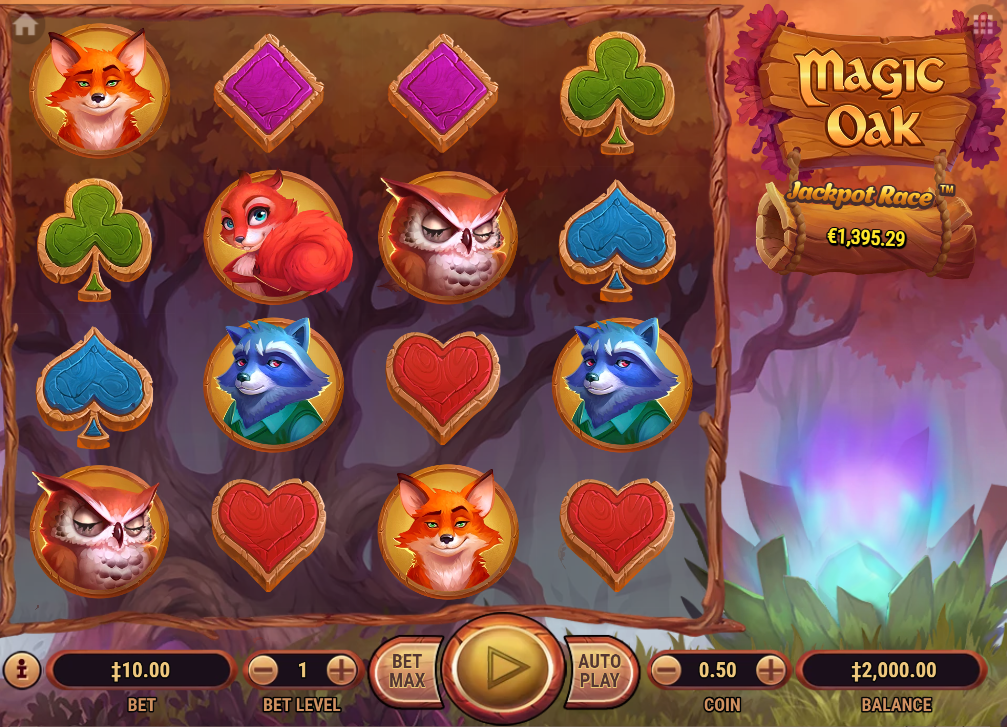Open the game info paytable
Screen dimensions: 1007x727
(x=22, y=669)
